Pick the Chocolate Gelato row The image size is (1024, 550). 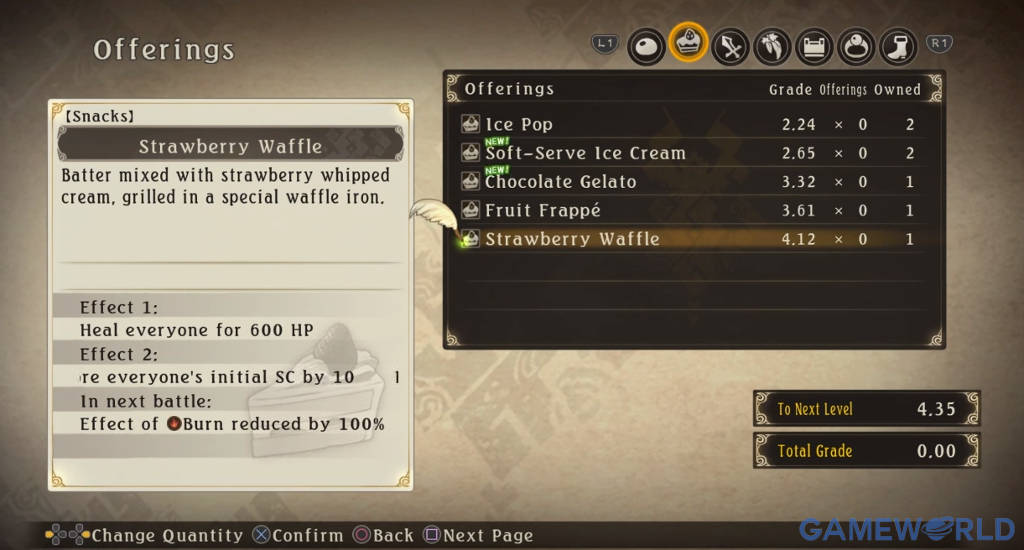pos(560,182)
